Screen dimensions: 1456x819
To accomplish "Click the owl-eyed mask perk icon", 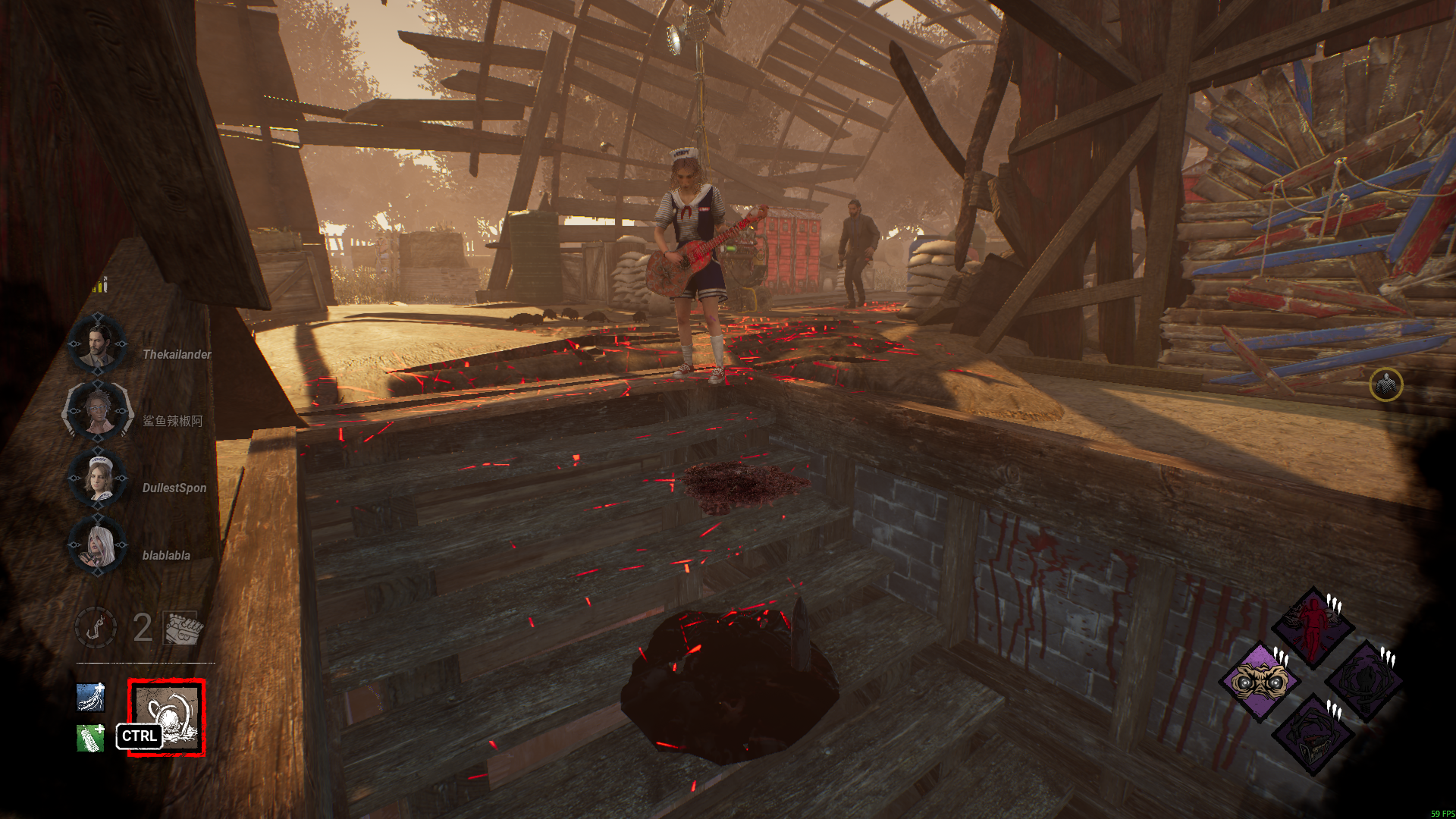I will 1259,681.
